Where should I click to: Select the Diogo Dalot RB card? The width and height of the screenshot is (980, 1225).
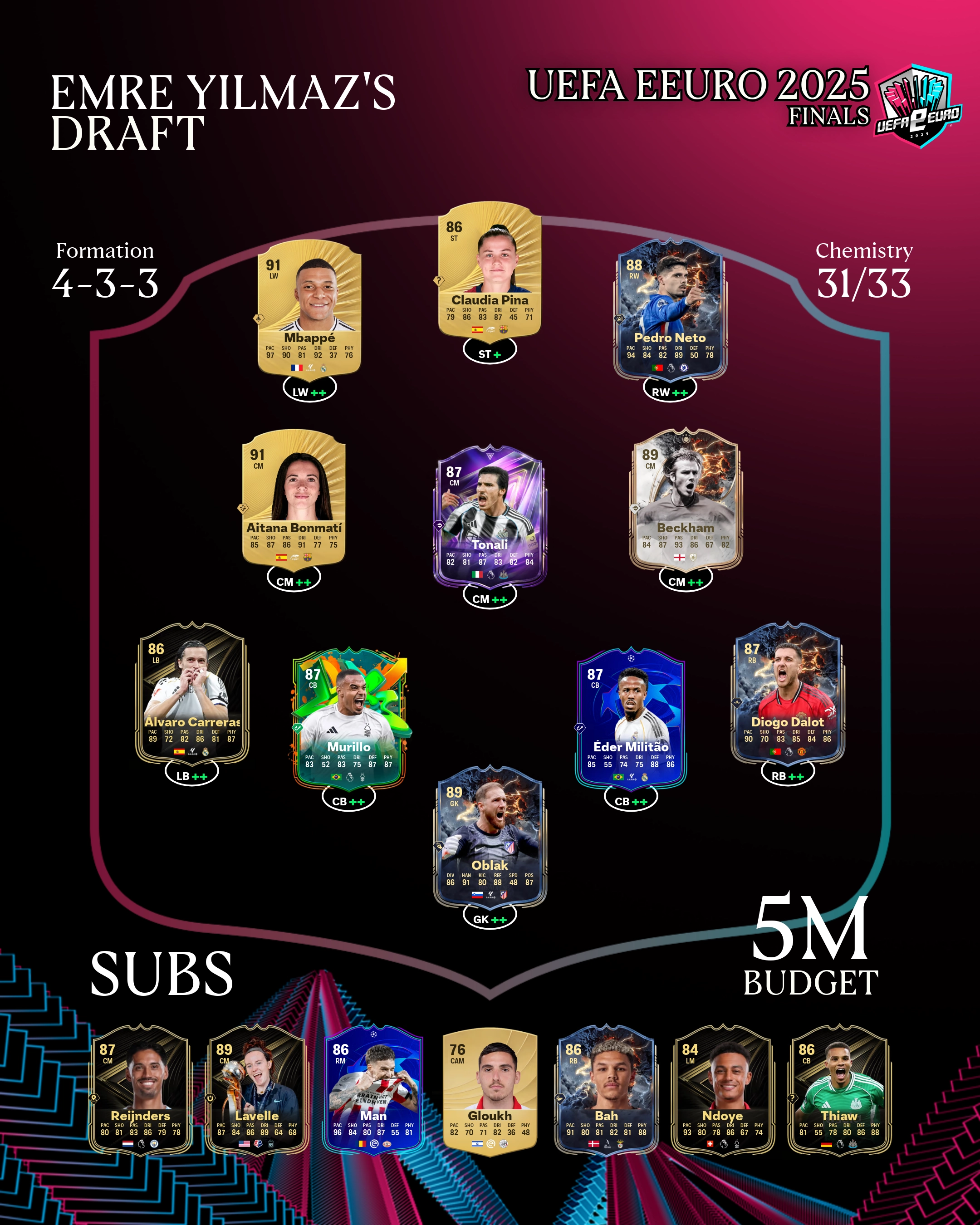click(x=788, y=692)
